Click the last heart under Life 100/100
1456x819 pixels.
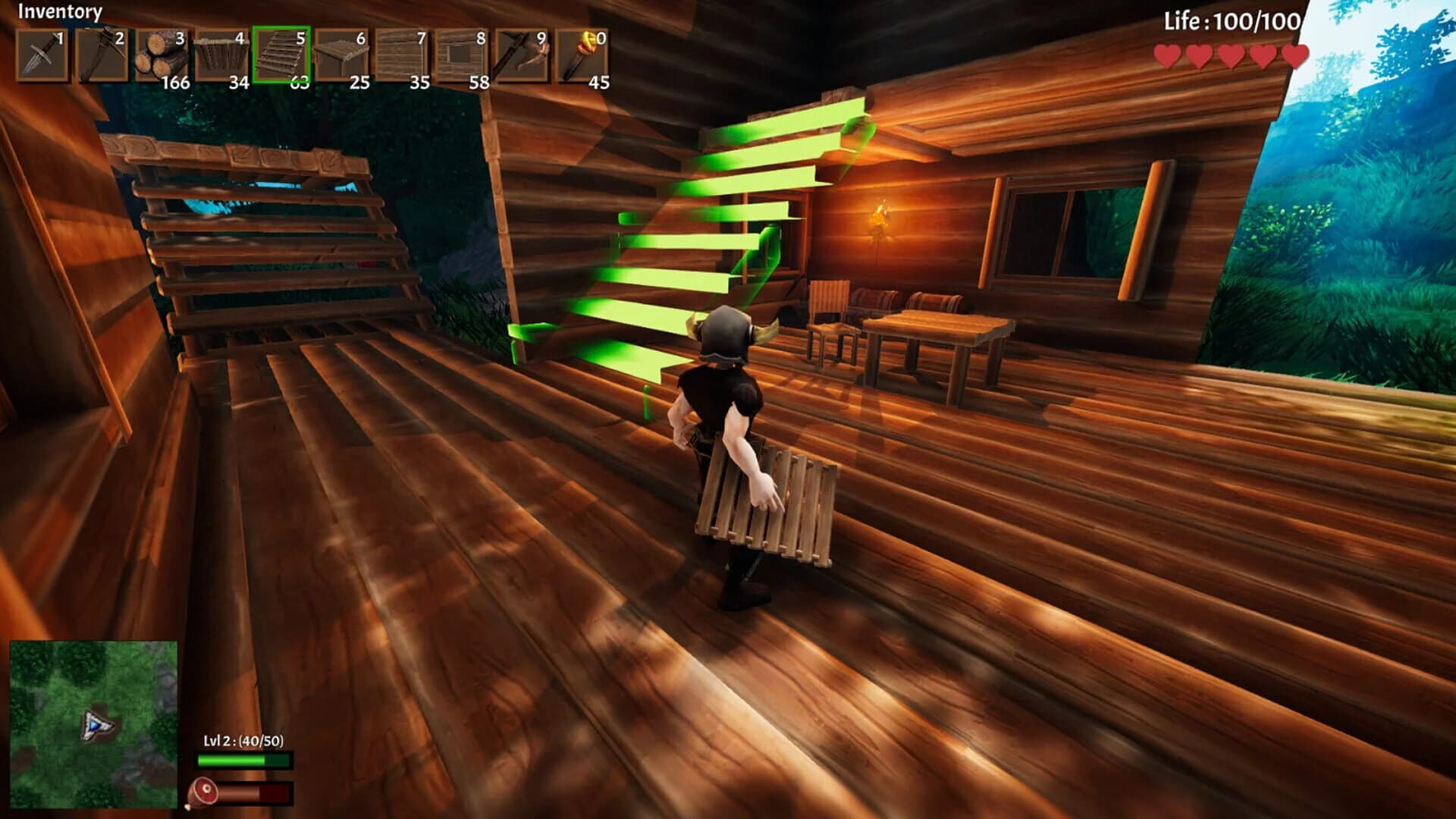(1294, 55)
